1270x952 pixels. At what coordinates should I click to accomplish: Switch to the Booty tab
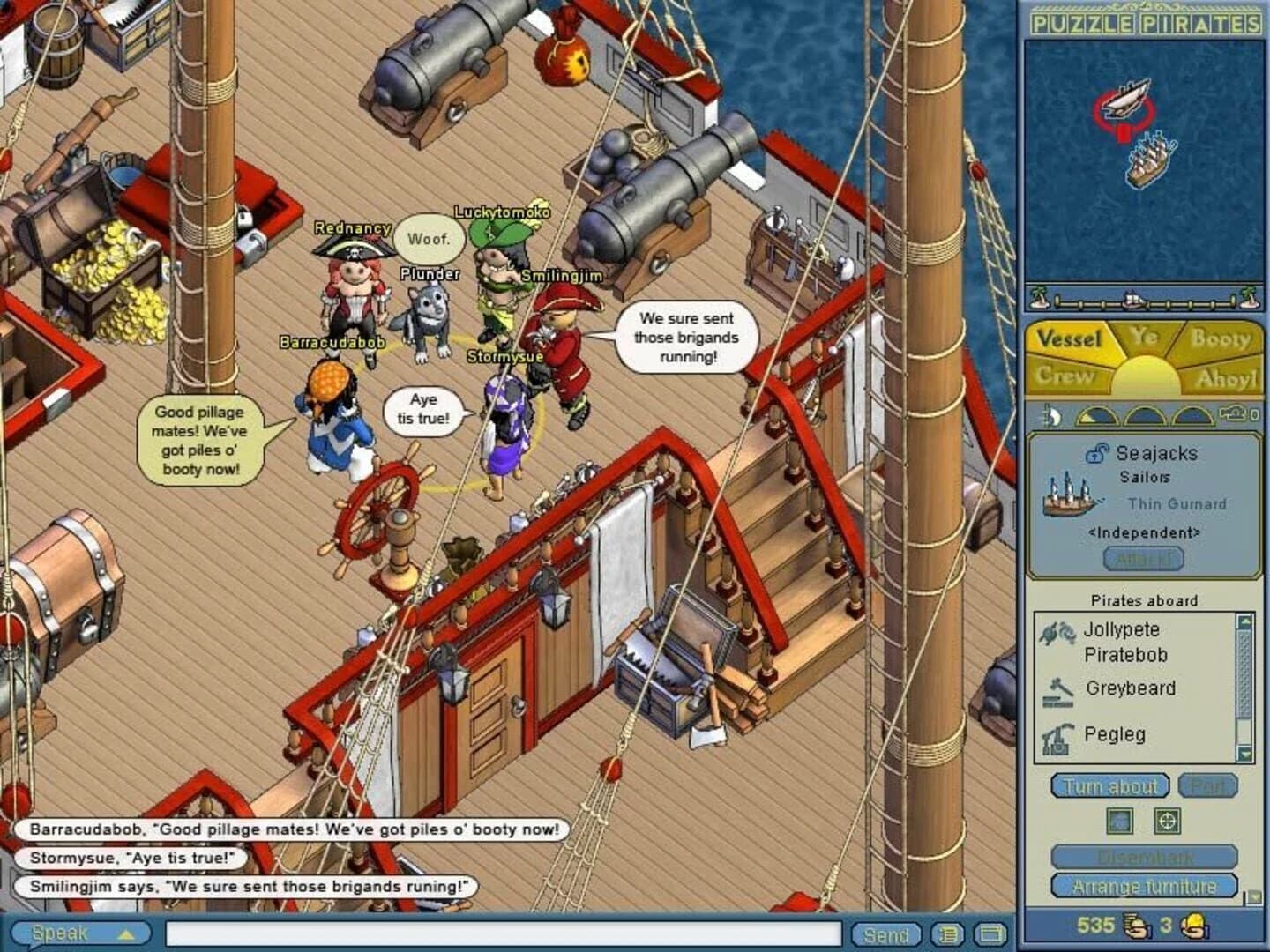[1224, 338]
